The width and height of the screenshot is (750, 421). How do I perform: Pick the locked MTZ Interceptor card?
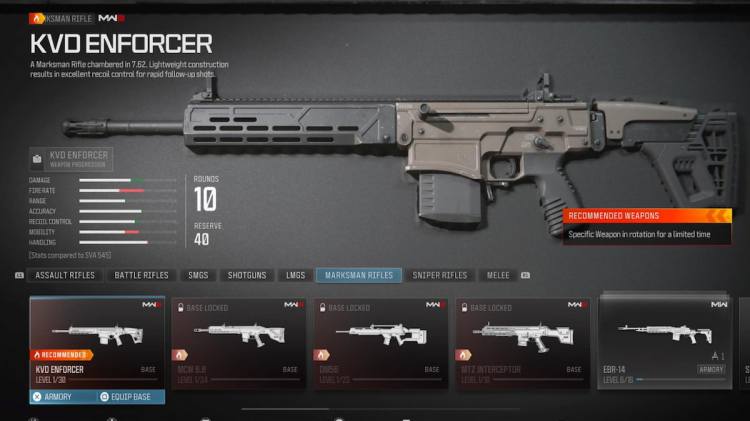(520, 340)
